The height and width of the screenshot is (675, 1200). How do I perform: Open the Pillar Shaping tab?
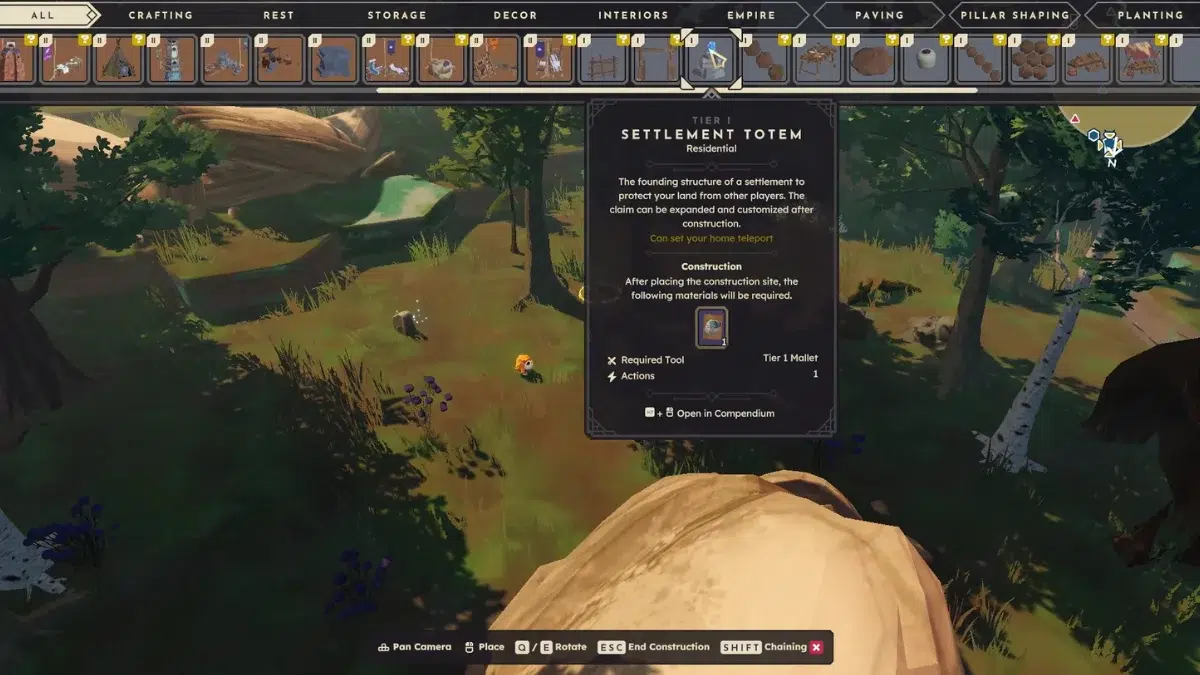(1015, 15)
